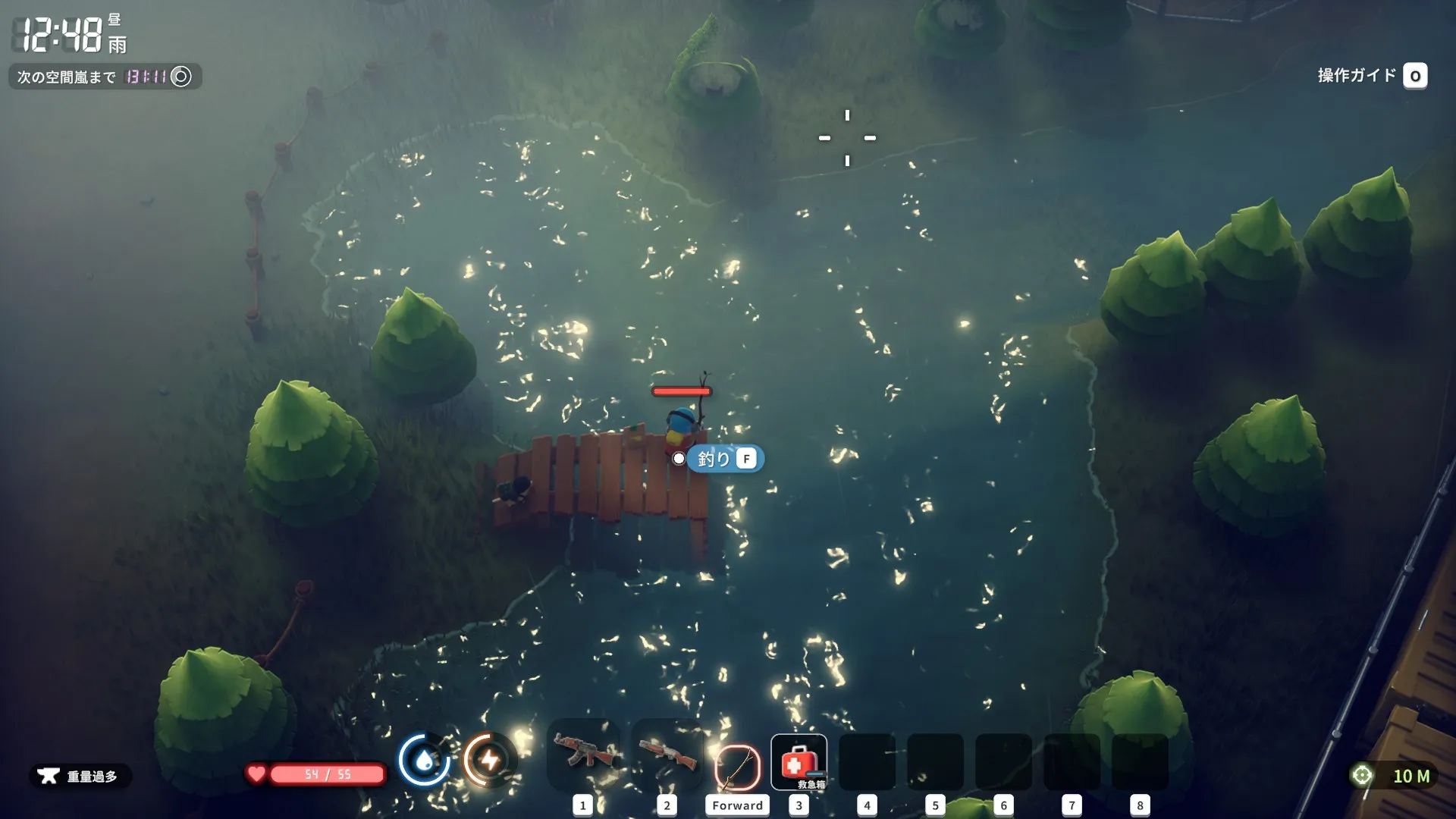Open the 操作ガイド controls guide
This screenshot has width=1456, height=819.
coord(1372,76)
